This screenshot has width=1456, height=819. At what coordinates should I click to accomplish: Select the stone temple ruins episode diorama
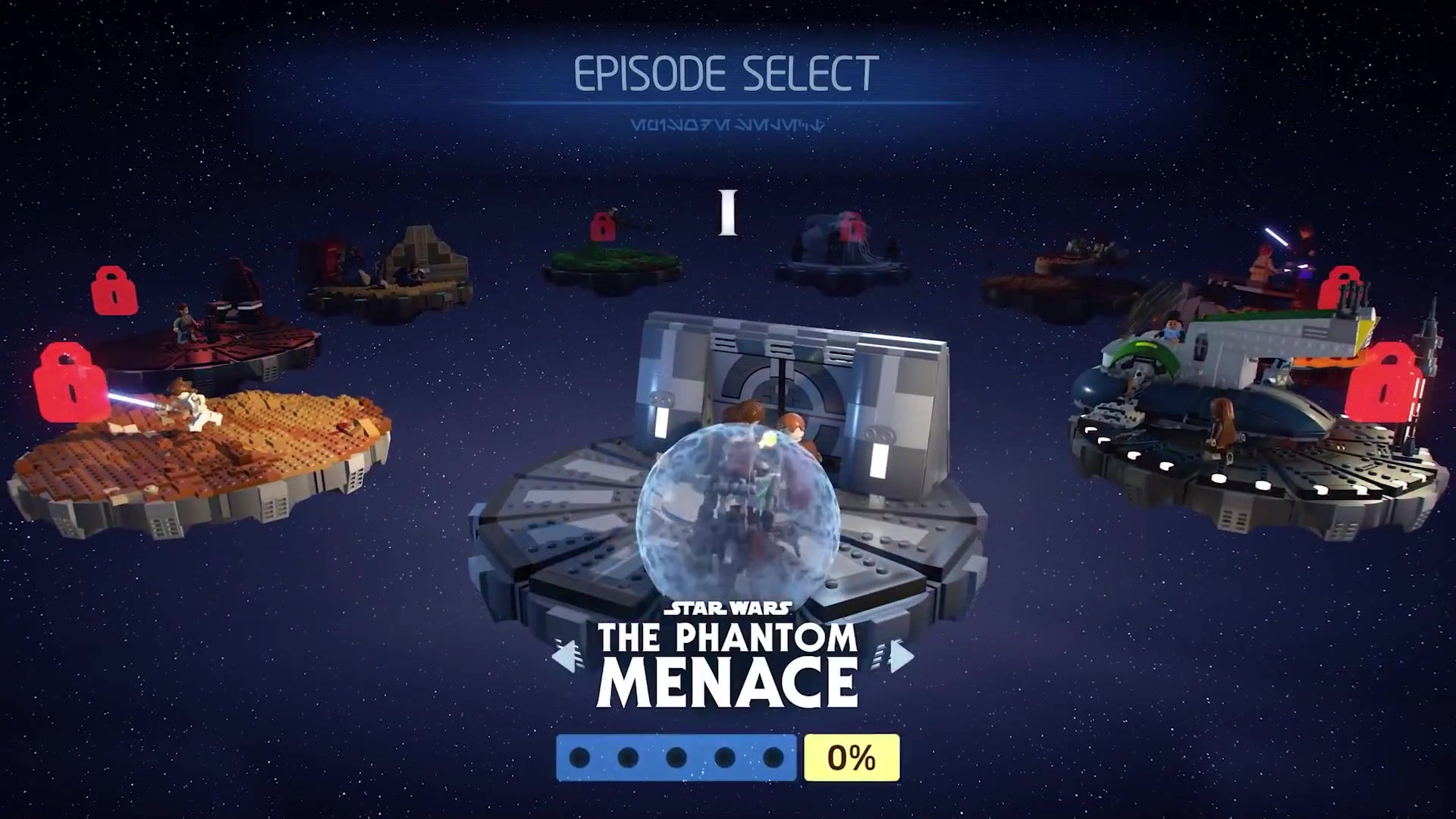[x=391, y=277]
